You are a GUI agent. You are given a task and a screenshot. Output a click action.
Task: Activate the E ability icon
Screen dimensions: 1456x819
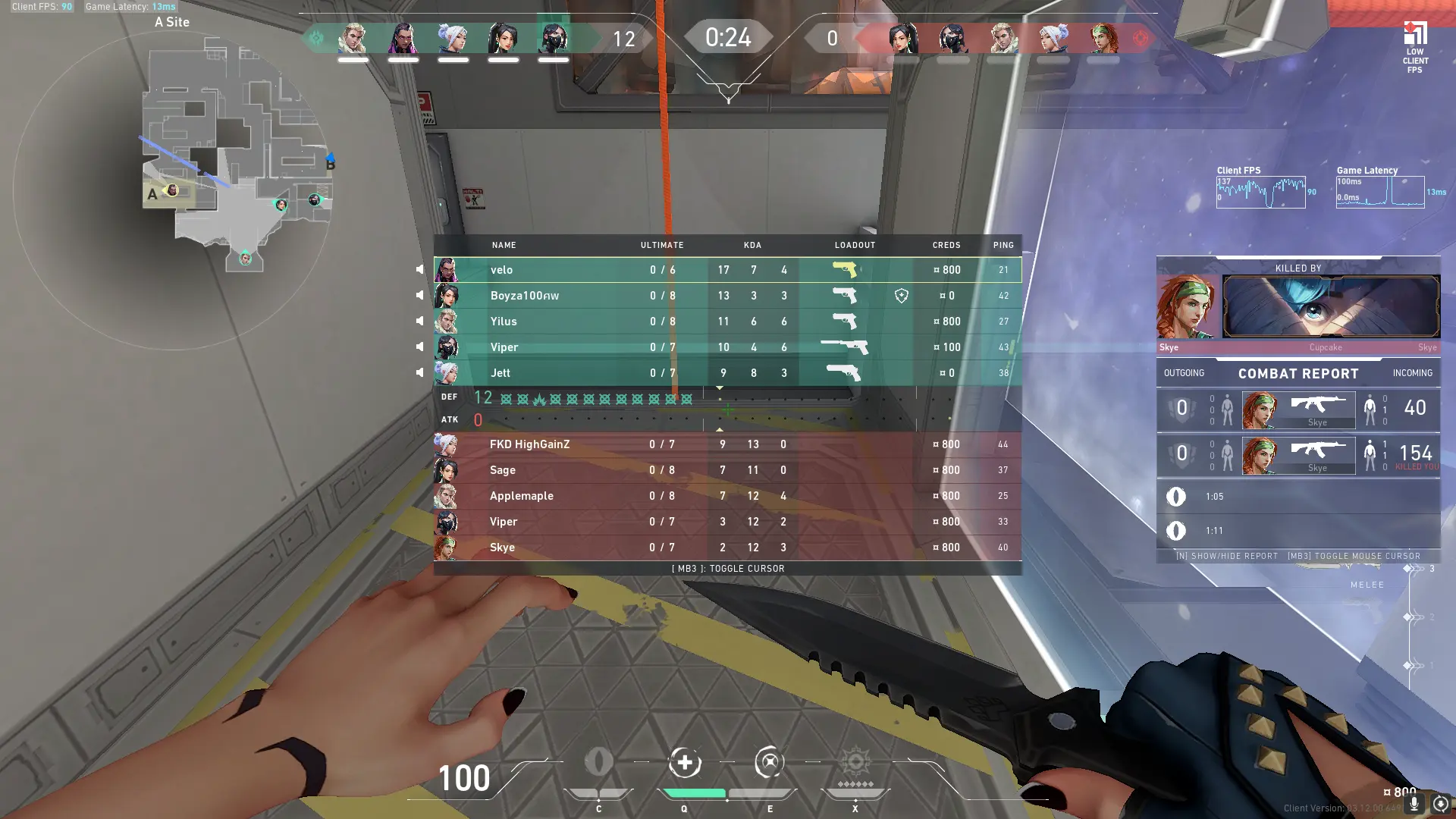769,763
